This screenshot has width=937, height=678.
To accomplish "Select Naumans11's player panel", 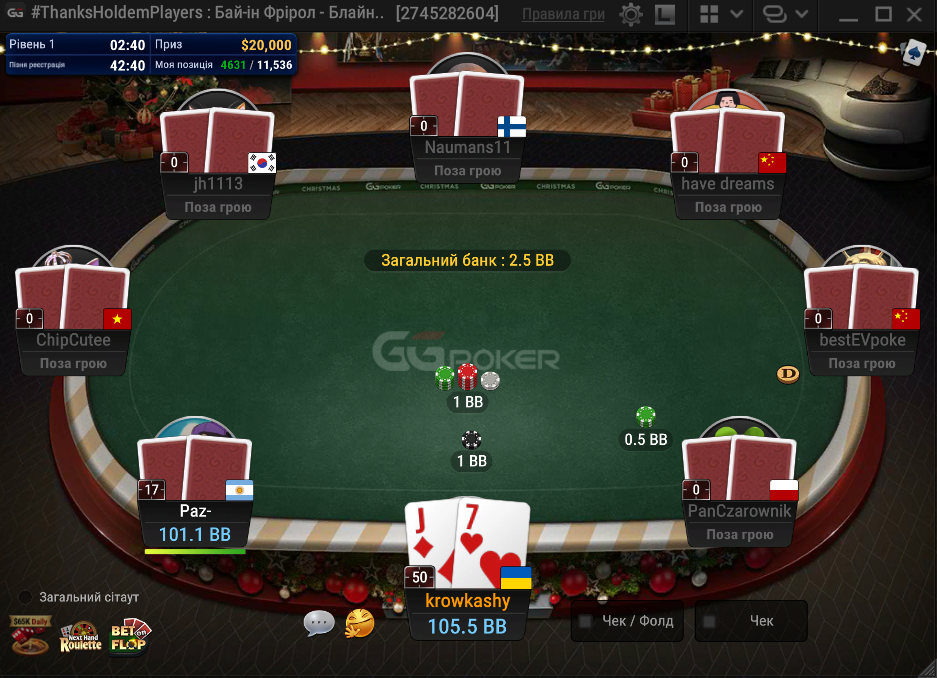I will (467, 158).
